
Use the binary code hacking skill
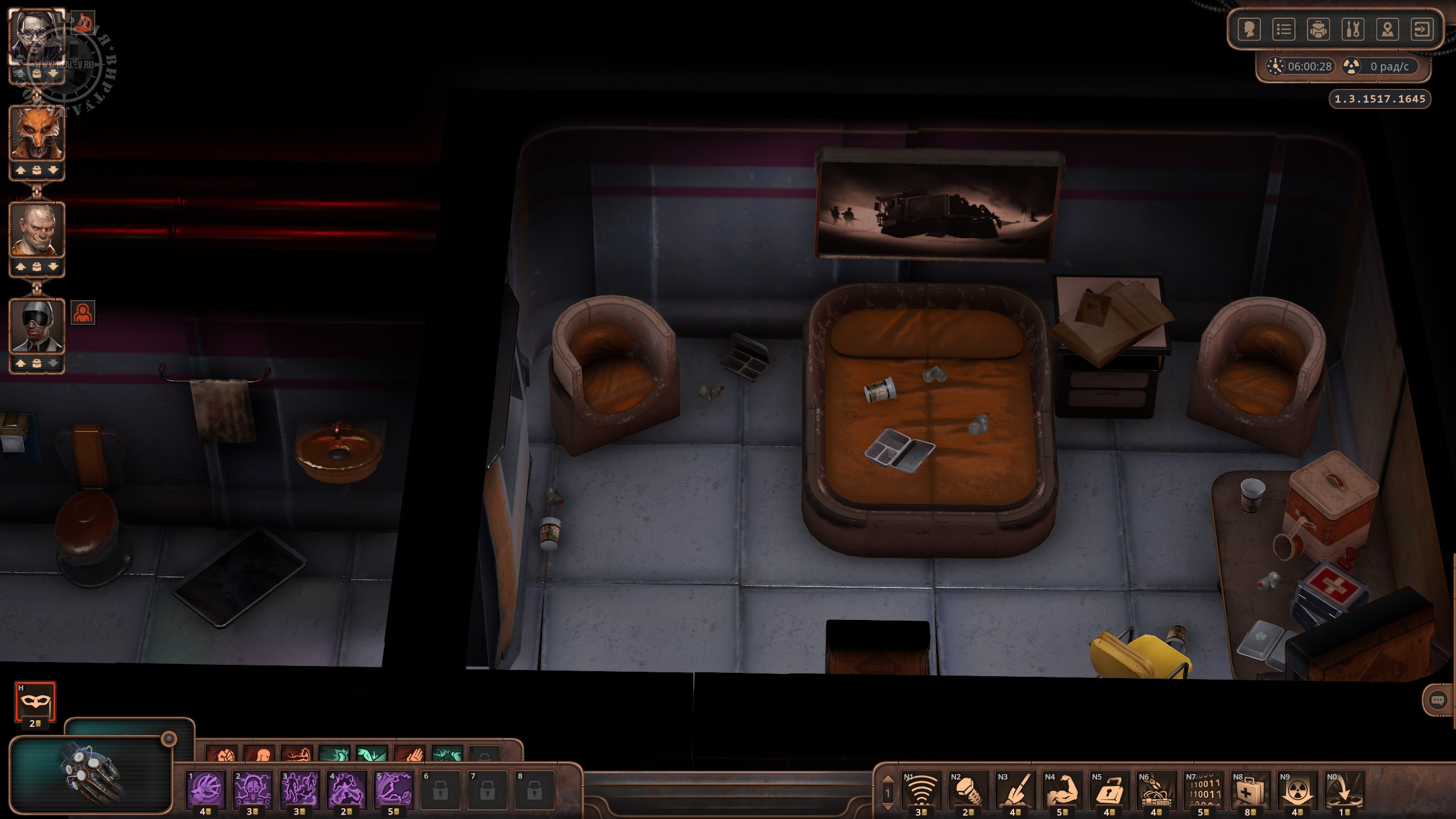1203,789
